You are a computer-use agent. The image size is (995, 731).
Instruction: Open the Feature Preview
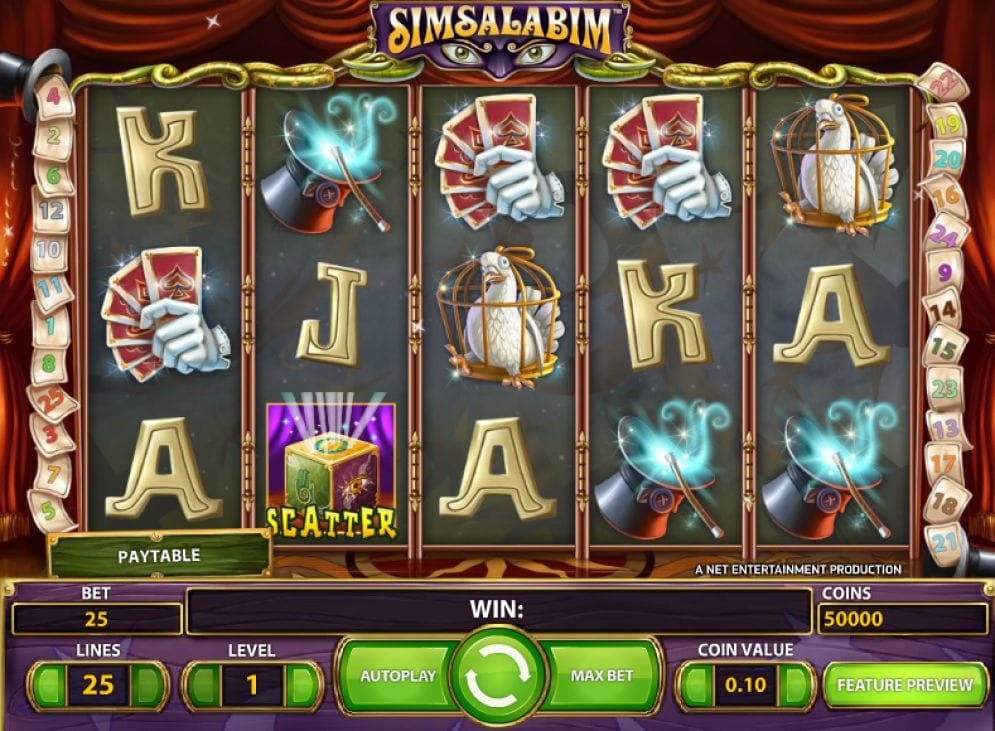click(904, 685)
